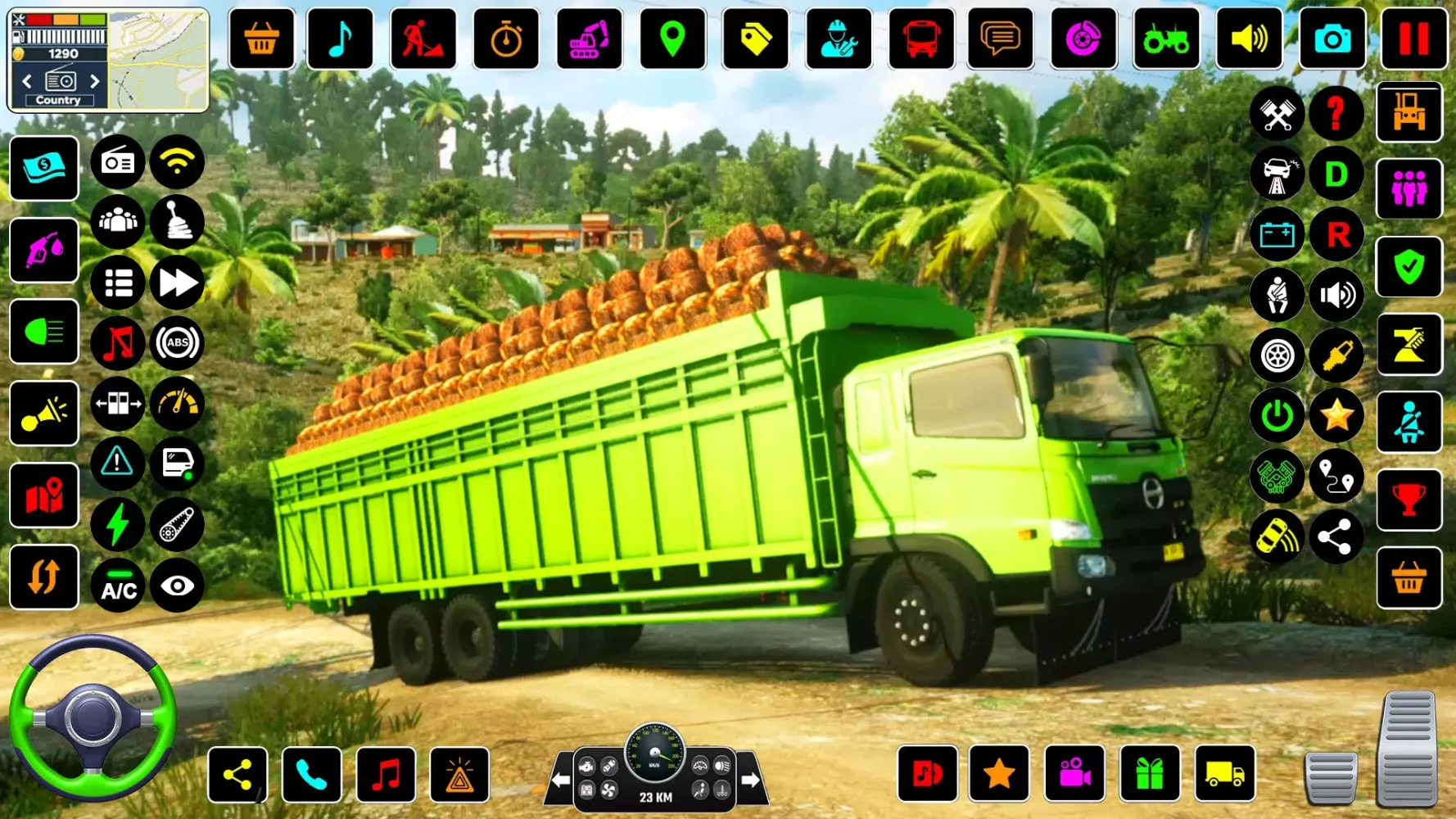Image resolution: width=1456 pixels, height=819 pixels.
Task: Pause the game with the red pause button
Action: (x=1413, y=38)
